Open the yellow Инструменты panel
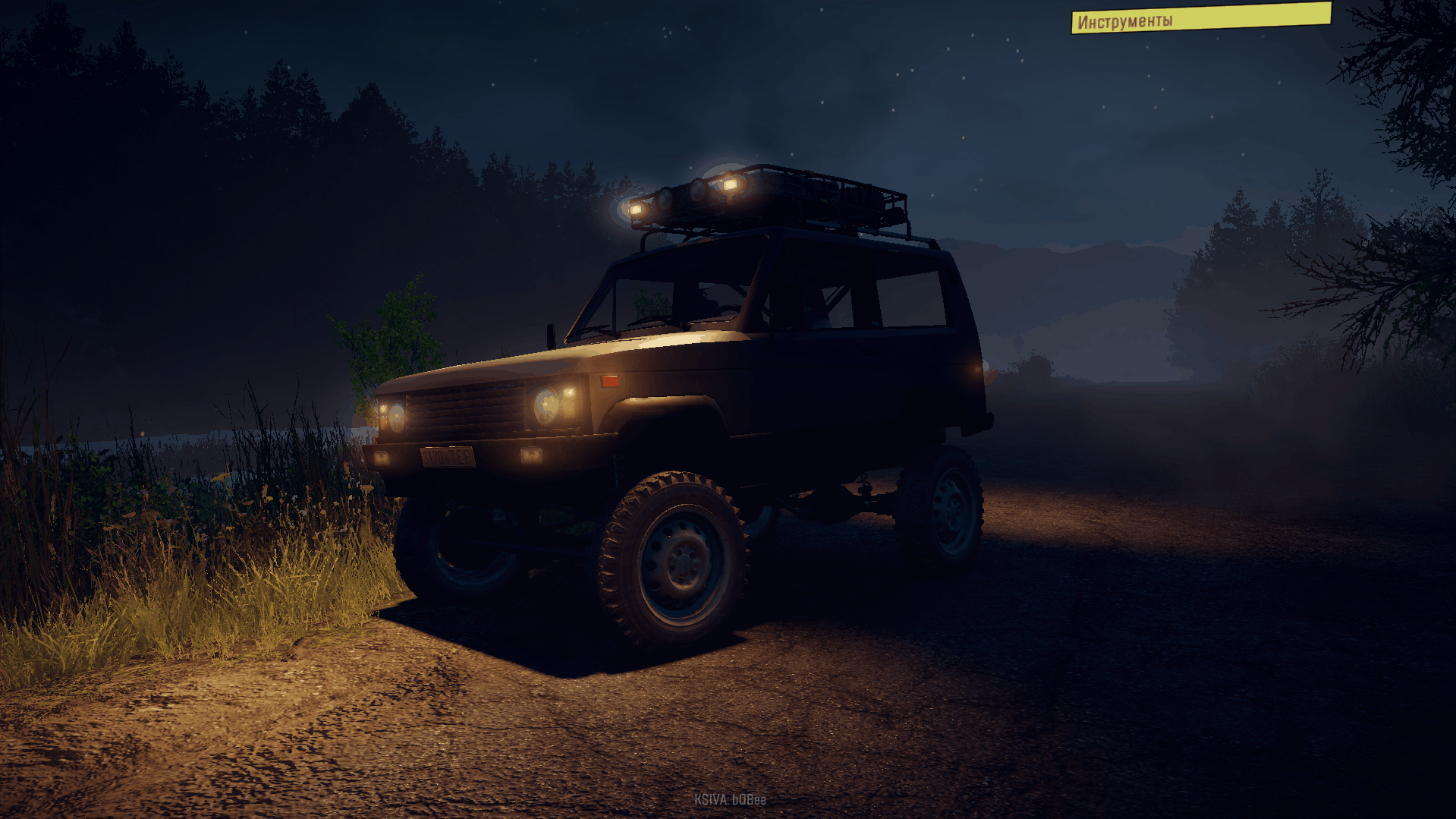Viewport: 1456px width, 819px height. (x=1200, y=18)
